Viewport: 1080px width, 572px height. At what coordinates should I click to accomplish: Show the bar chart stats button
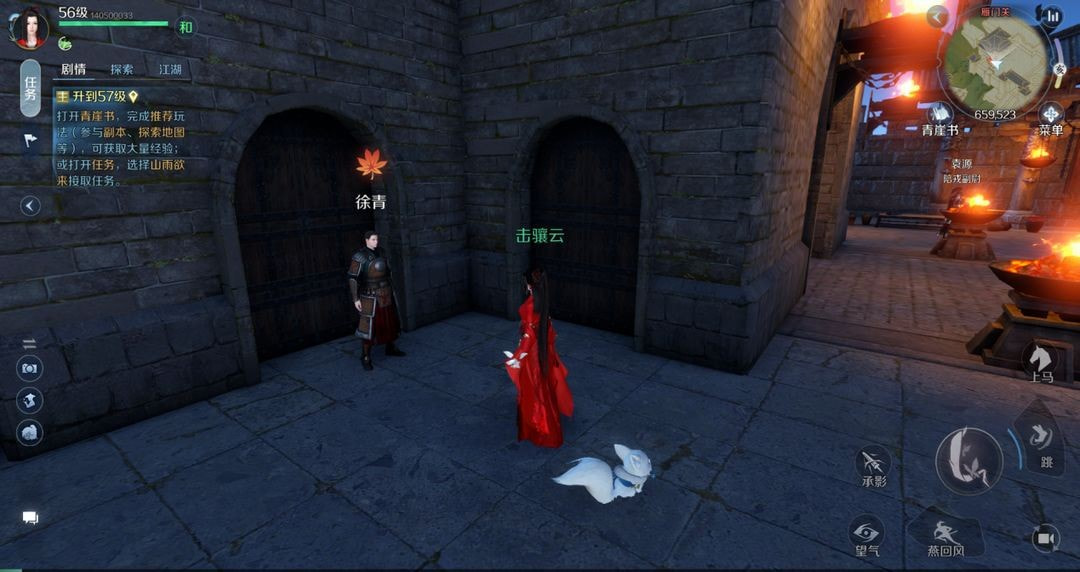1051,16
